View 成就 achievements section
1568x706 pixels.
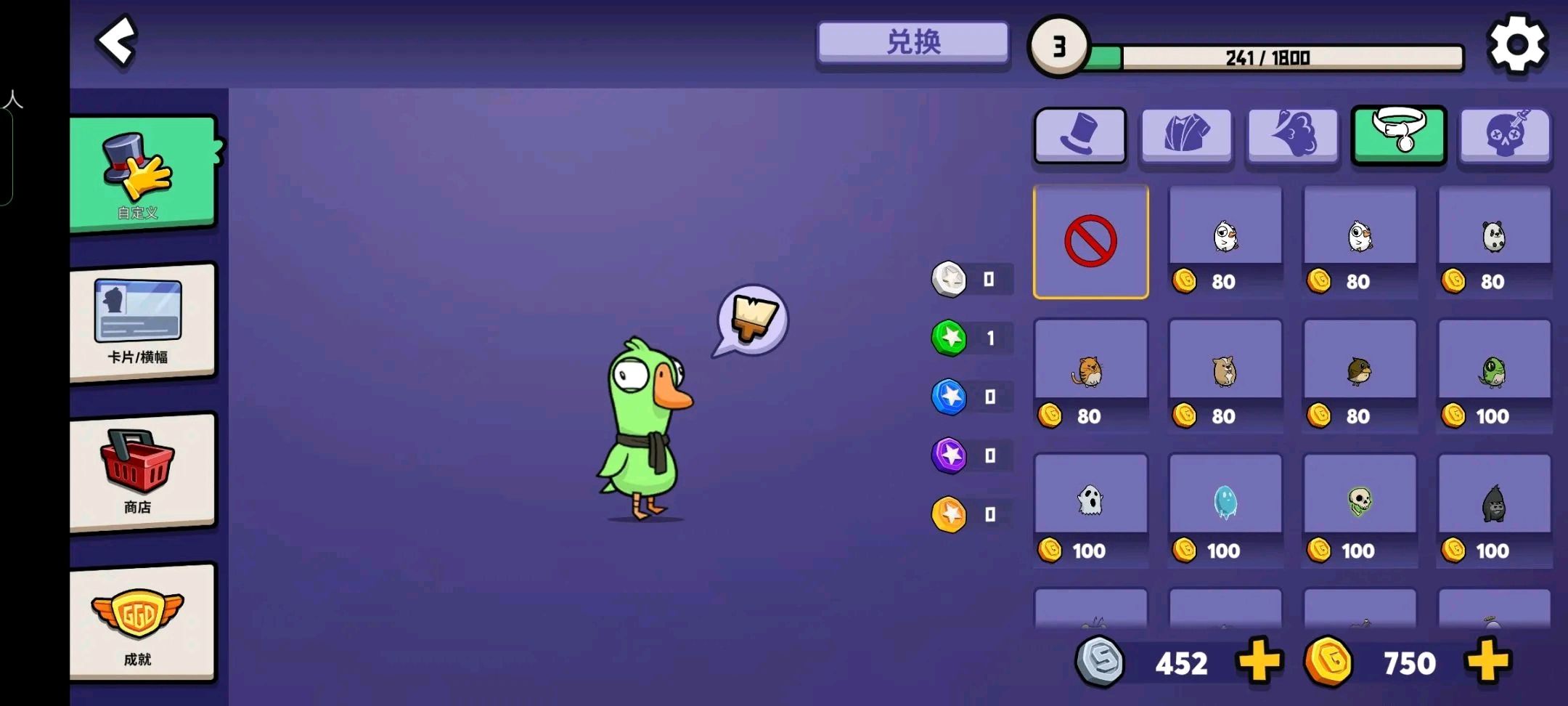(x=142, y=625)
